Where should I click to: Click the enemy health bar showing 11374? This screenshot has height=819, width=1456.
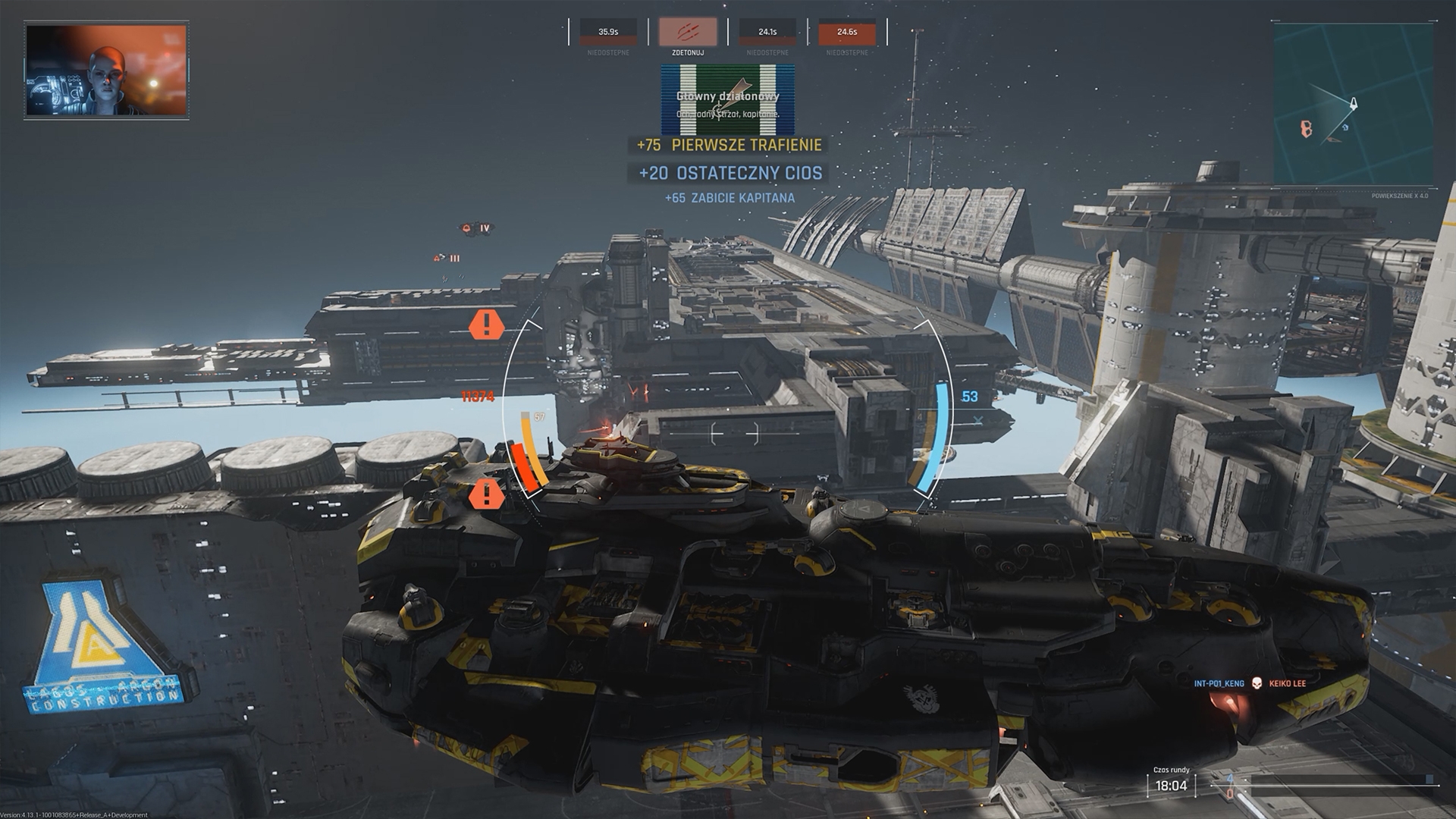tap(478, 397)
